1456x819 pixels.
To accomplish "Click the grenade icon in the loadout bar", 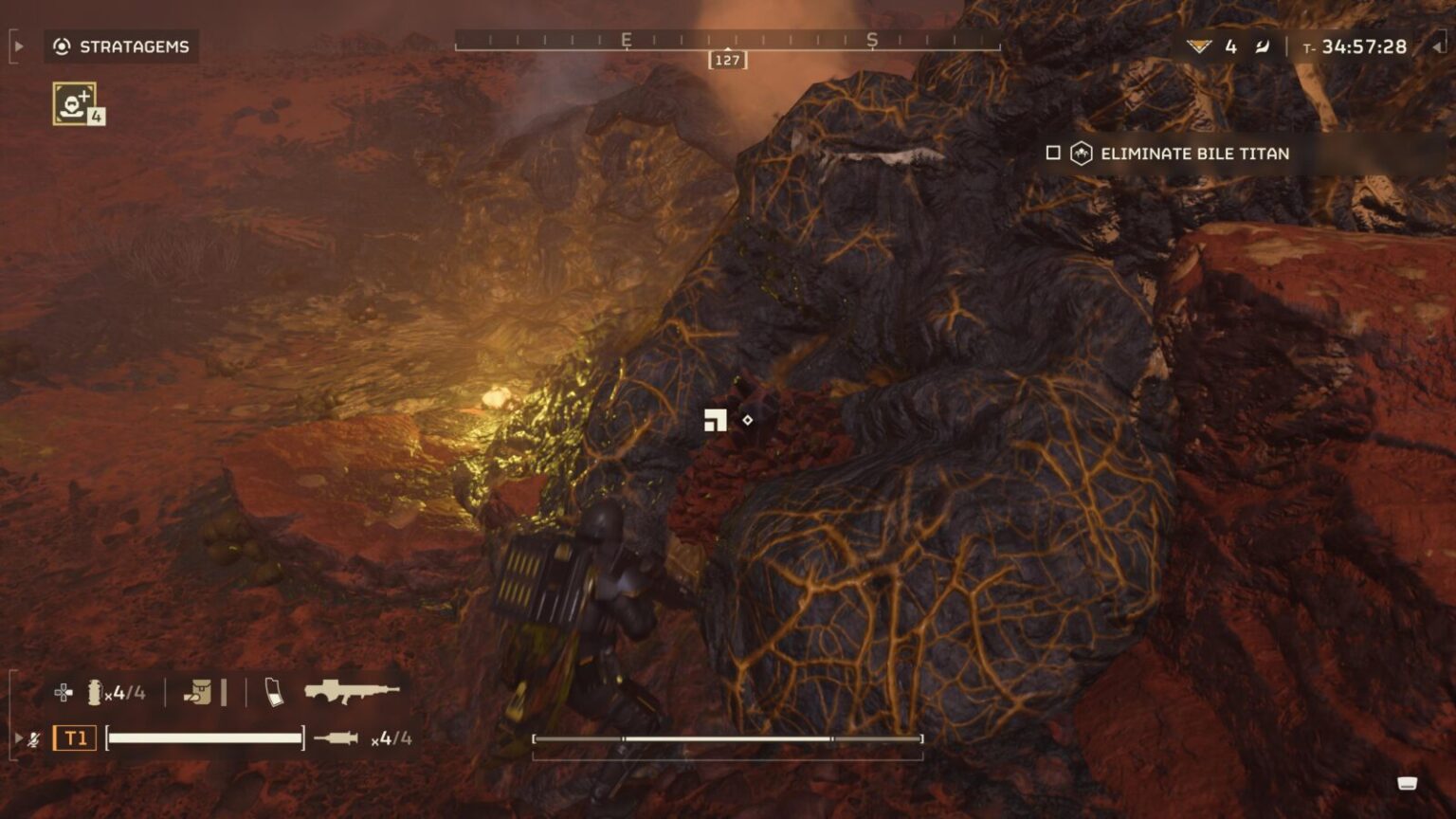I will pyautogui.click(x=94, y=691).
